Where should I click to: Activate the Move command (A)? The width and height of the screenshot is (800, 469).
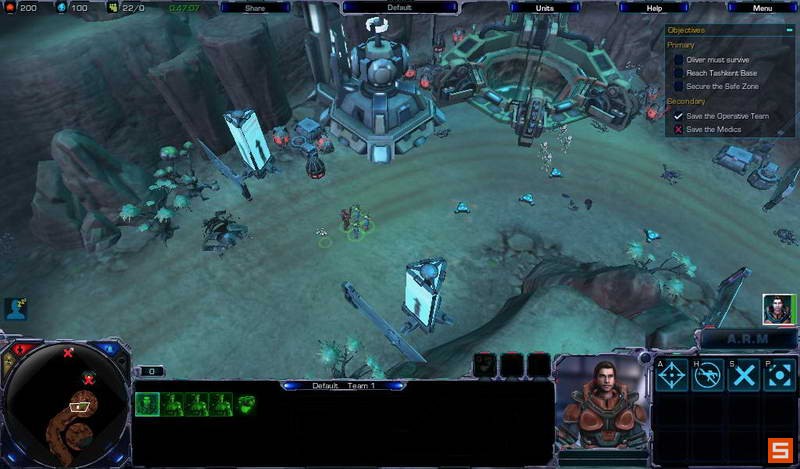click(672, 375)
